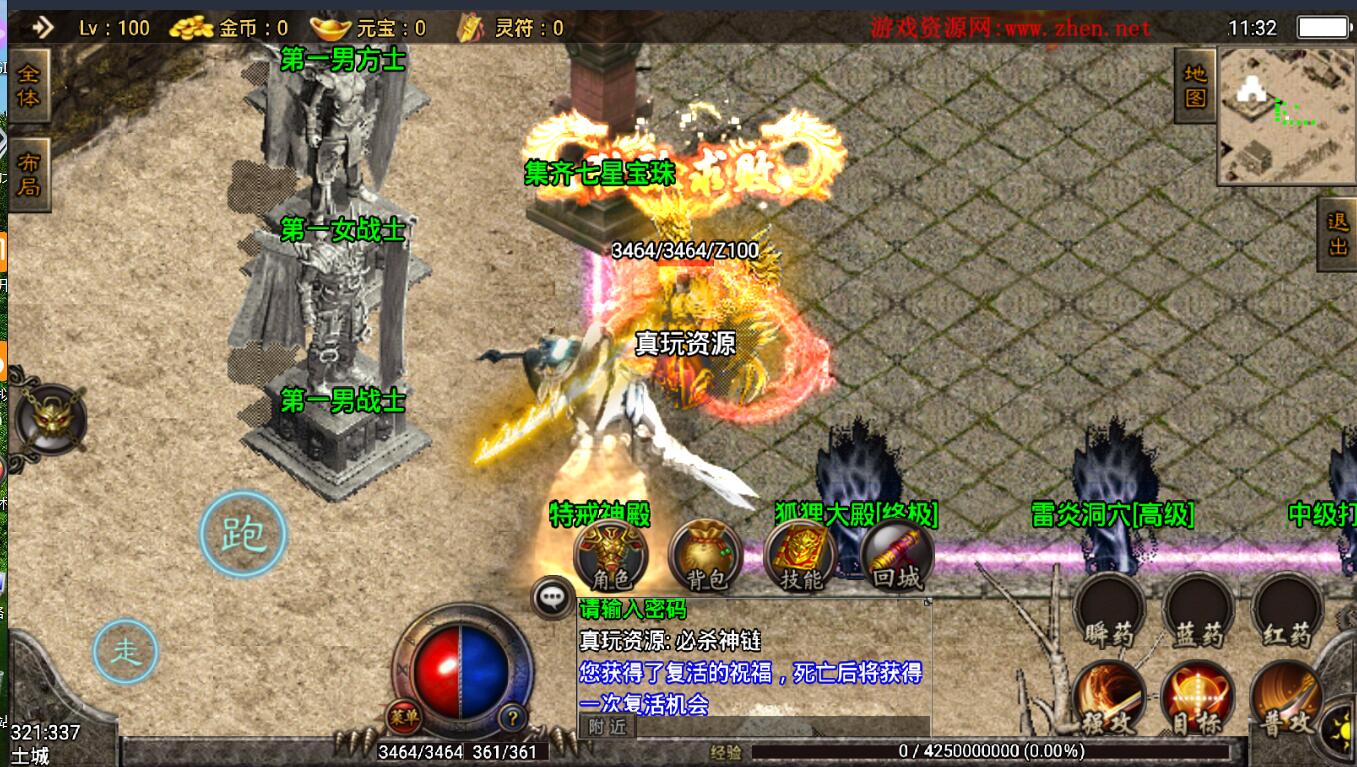Toggle the 走 walk mode button
The width and height of the screenshot is (1357, 767).
point(126,652)
